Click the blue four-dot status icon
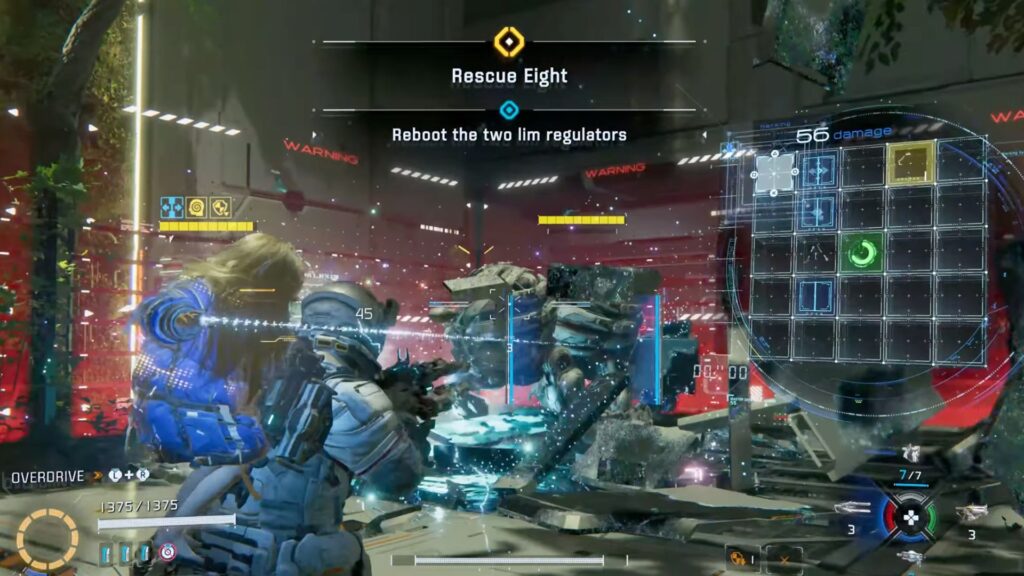The height and width of the screenshot is (576, 1024). 172,207
